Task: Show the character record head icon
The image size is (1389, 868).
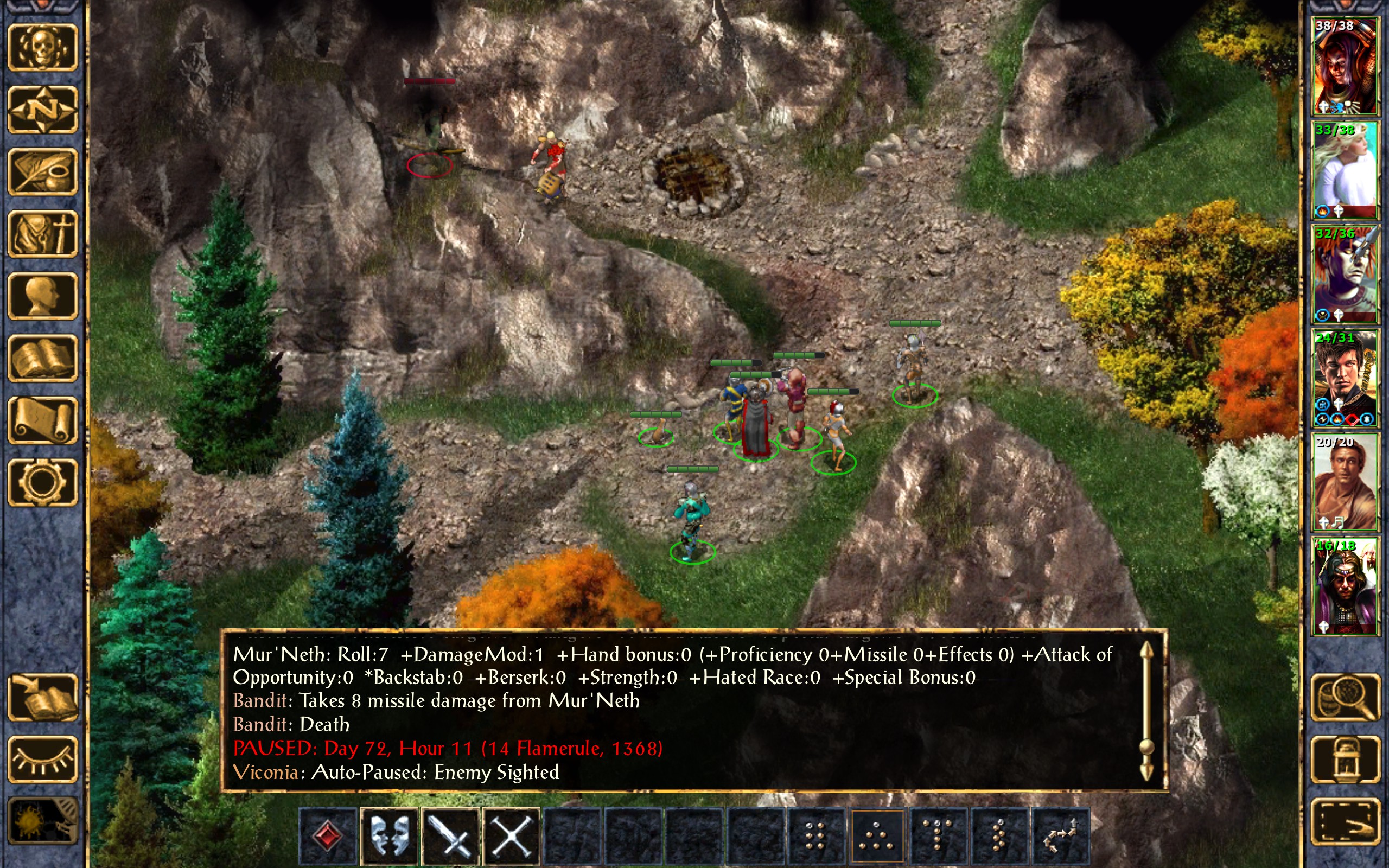Action: tap(43, 296)
